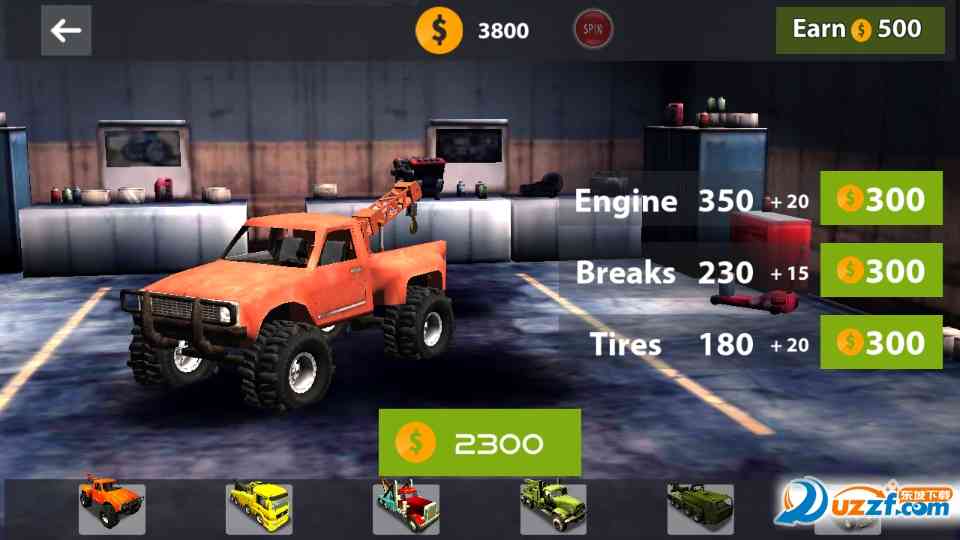960x540 pixels.
Task: Choose the dark green armored vehicle thumbnail
Action: point(700,509)
